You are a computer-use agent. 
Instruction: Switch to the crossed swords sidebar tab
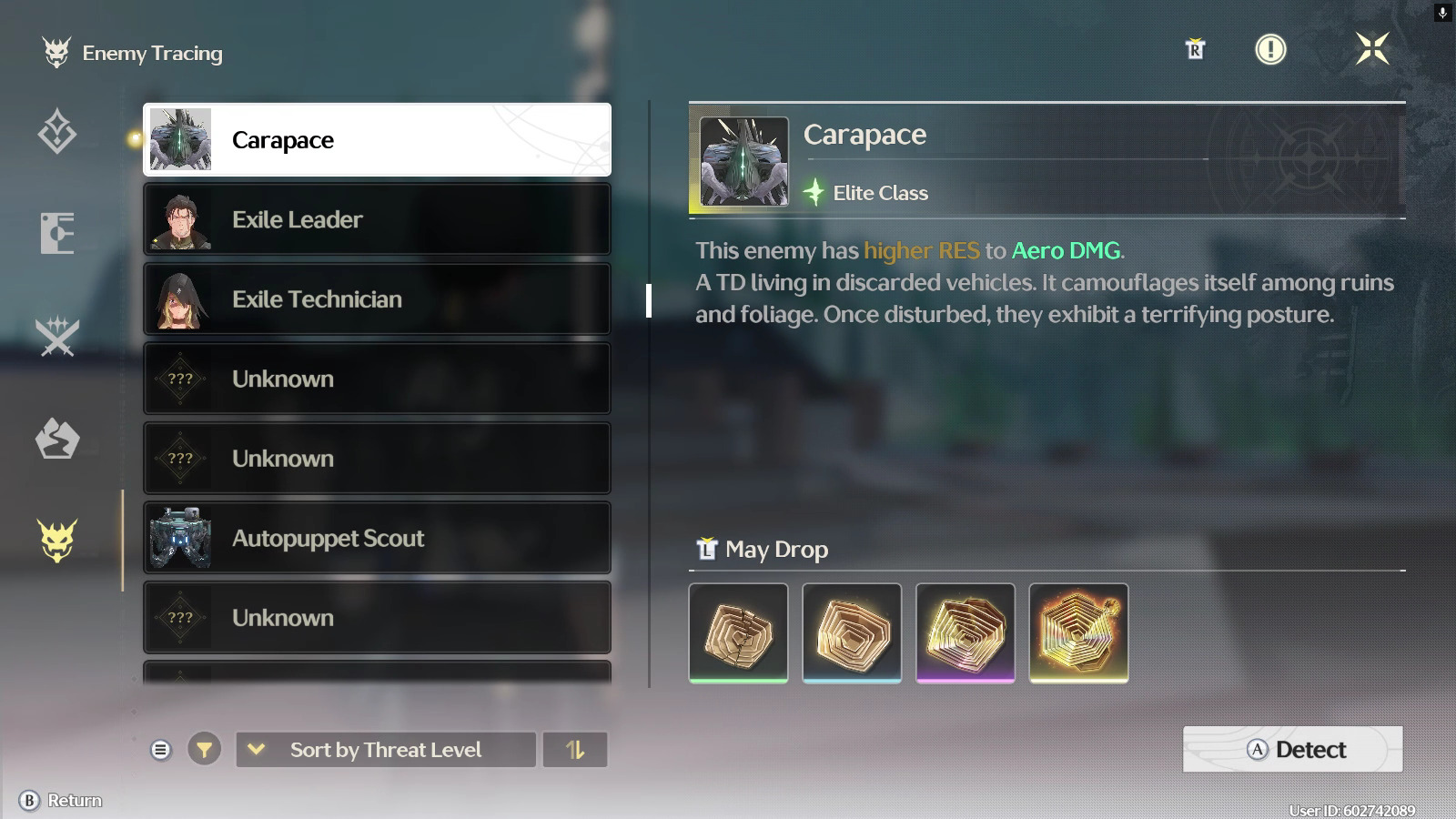pyautogui.click(x=57, y=337)
